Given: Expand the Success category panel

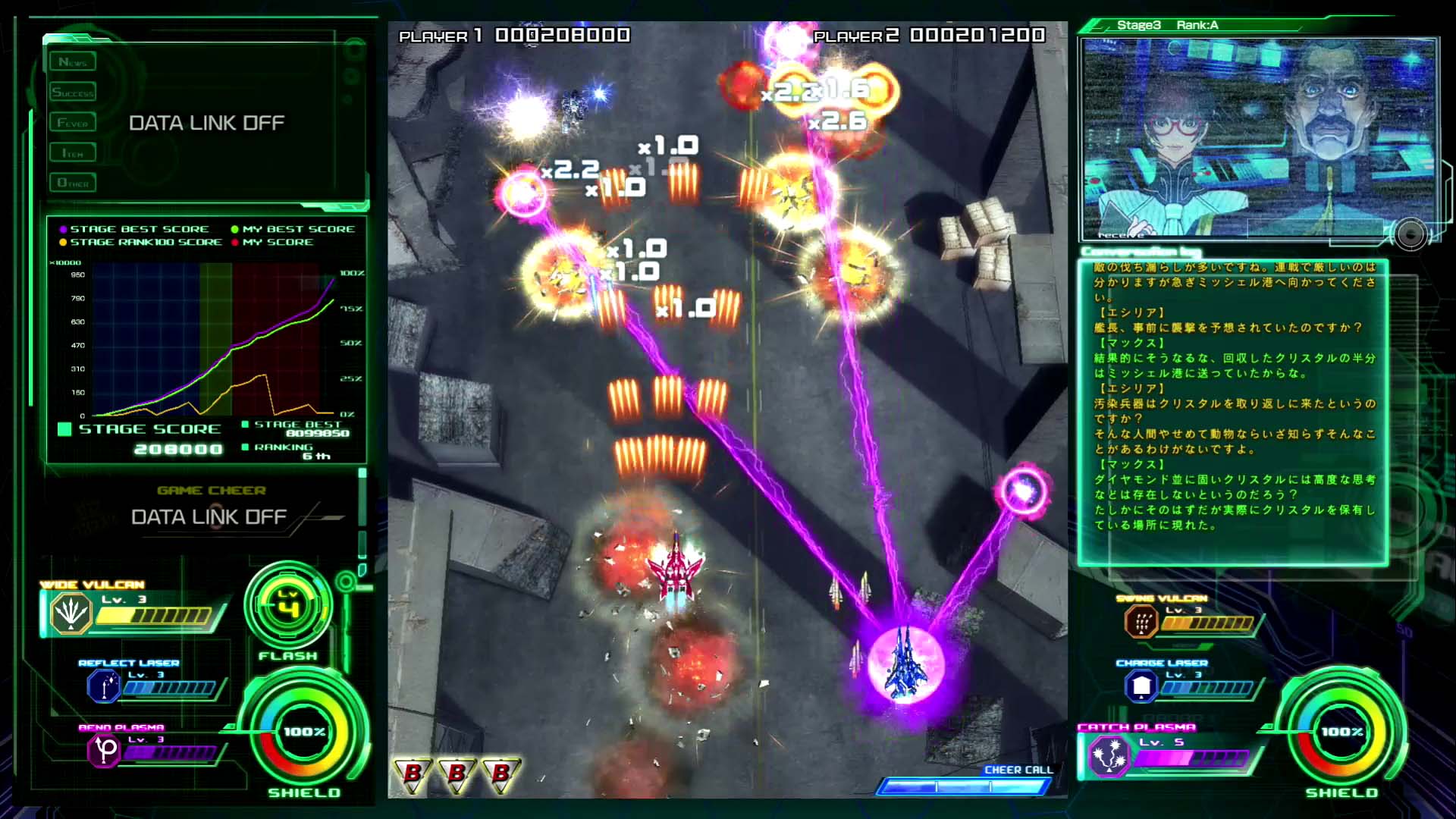Looking at the screenshot, I should click(x=73, y=91).
